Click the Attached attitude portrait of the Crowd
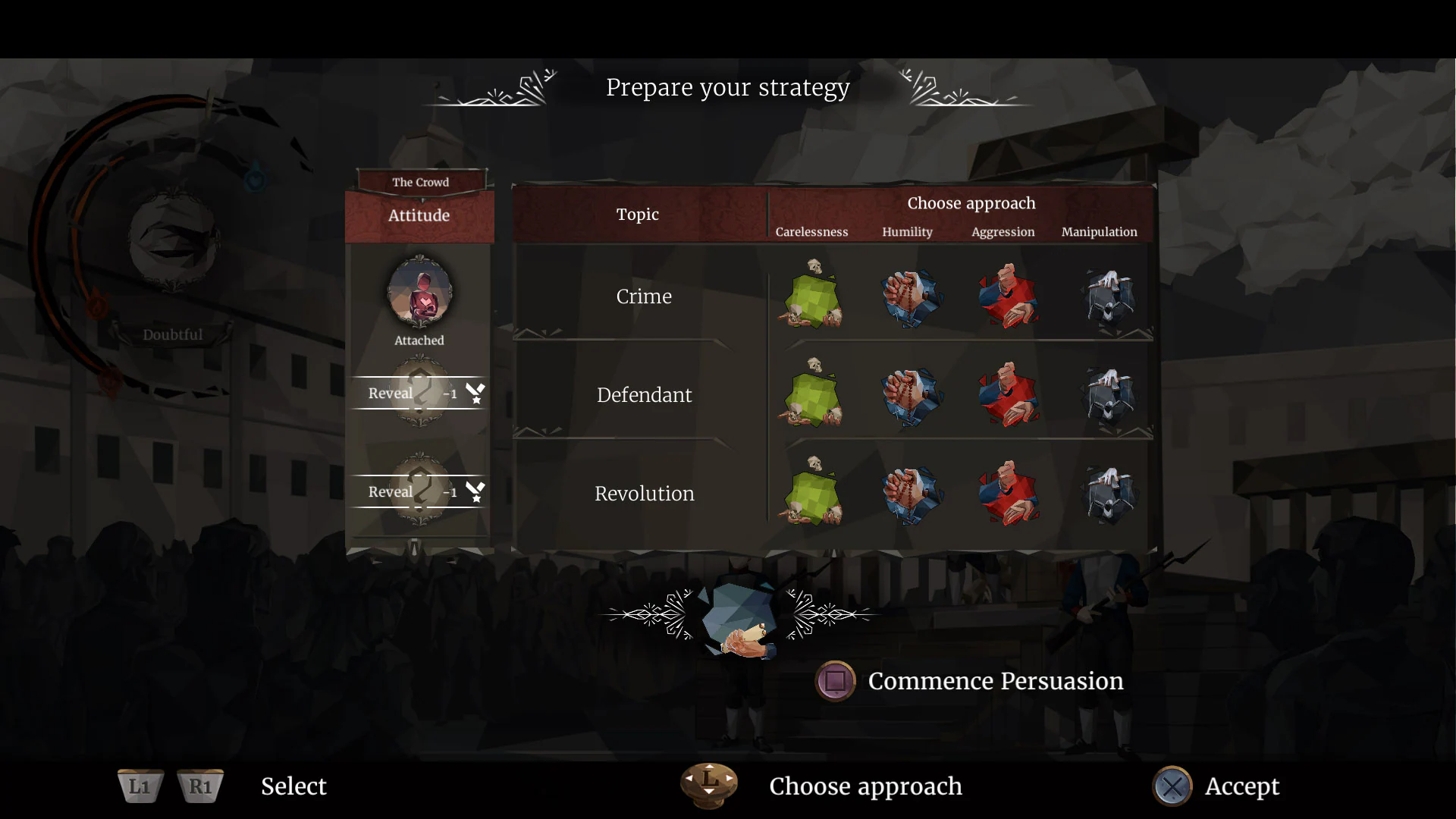 [x=419, y=294]
